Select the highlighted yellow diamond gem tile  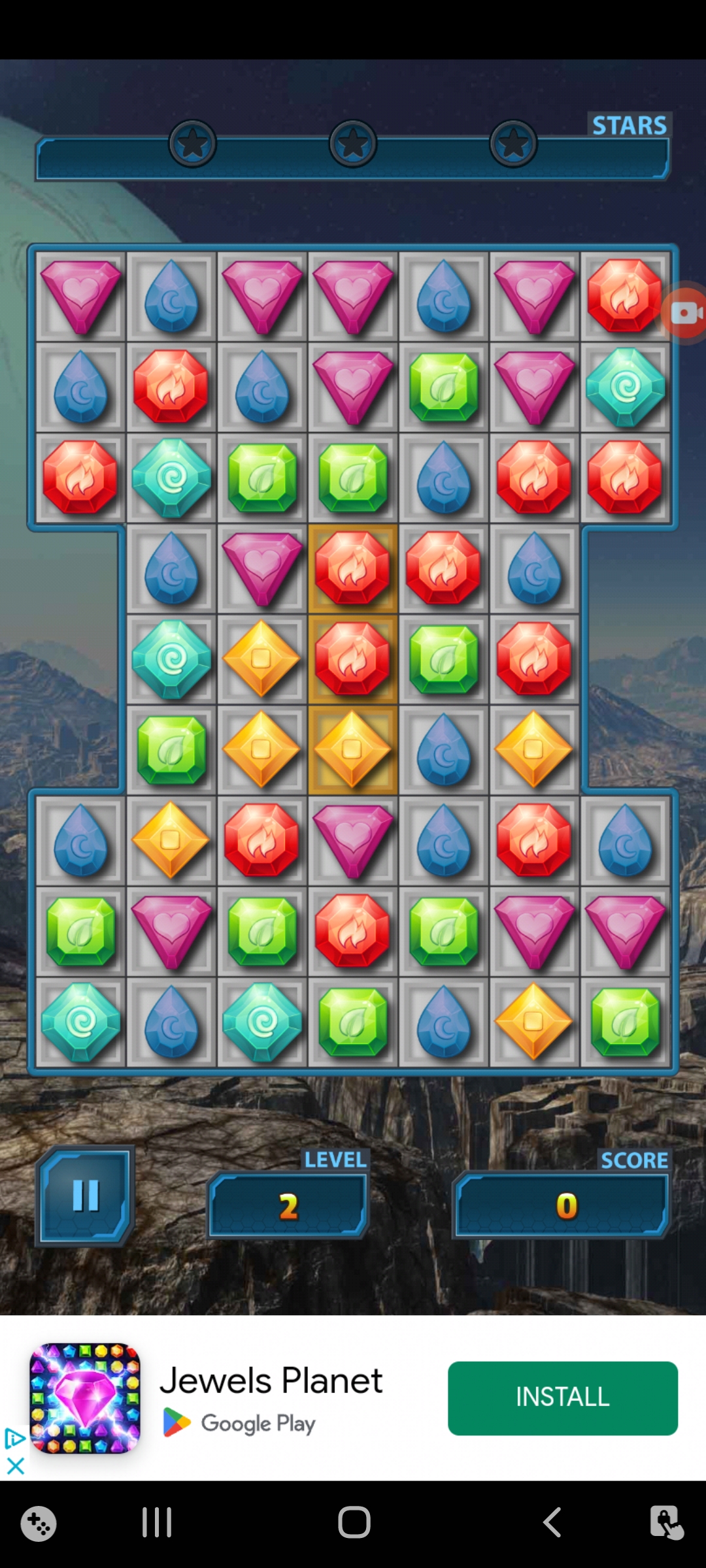click(352, 749)
